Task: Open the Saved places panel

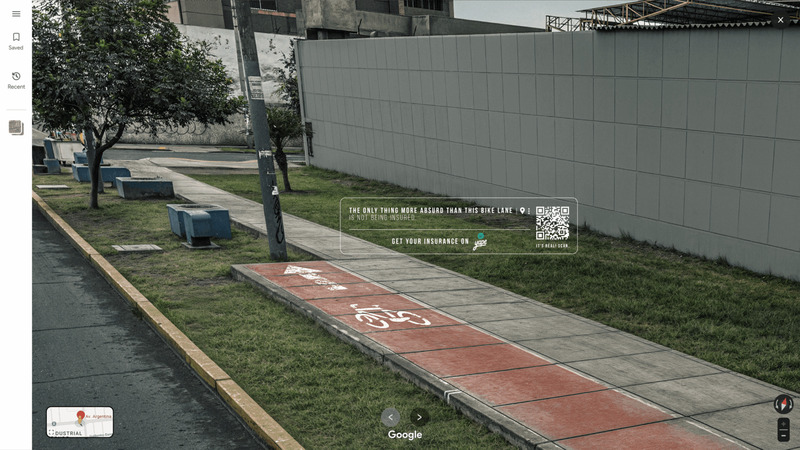Action: click(16, 41)
